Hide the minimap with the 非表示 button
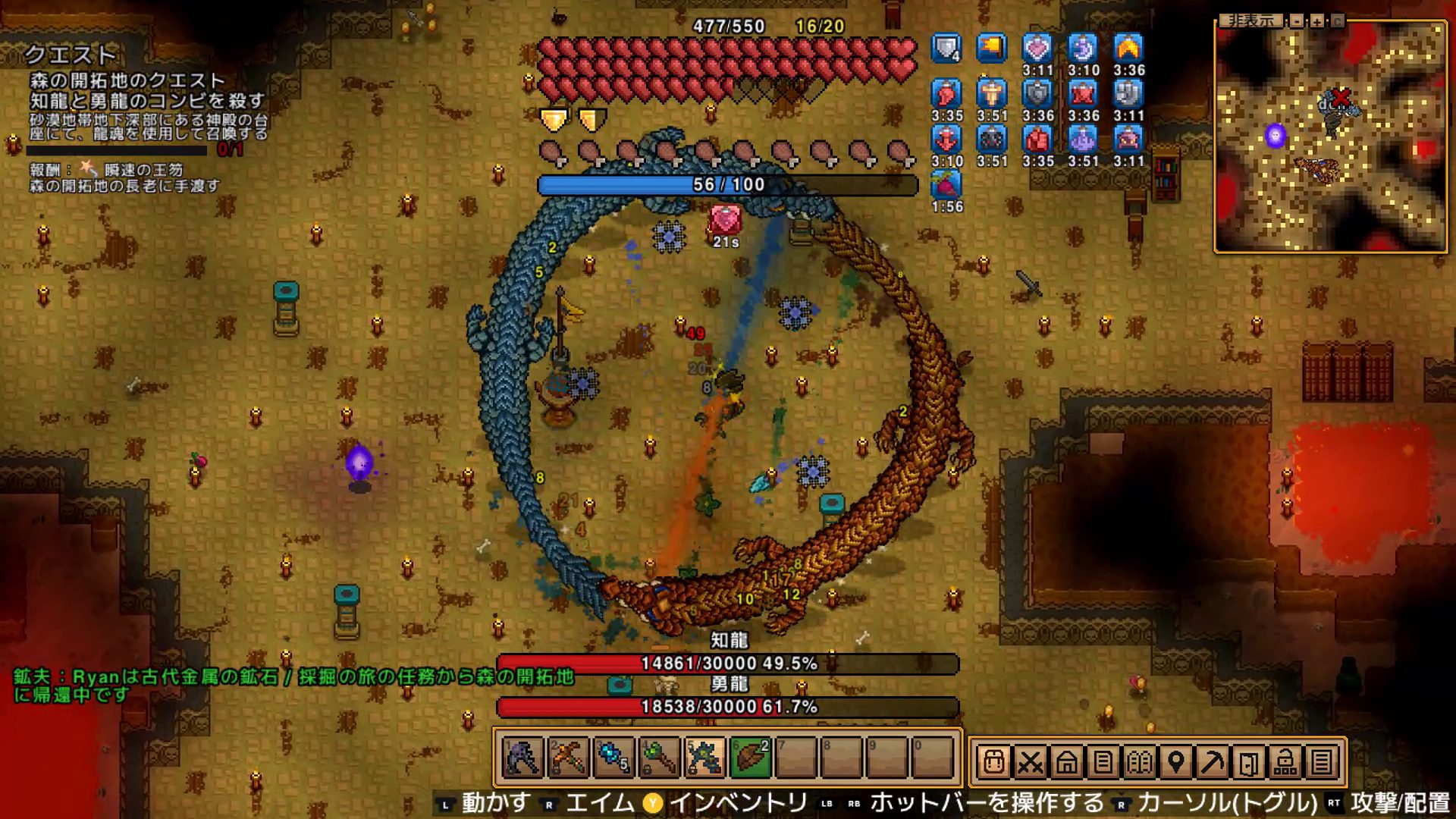Image resolution: width=1456 pixels, height=819 pixels. click(1252, 21)
